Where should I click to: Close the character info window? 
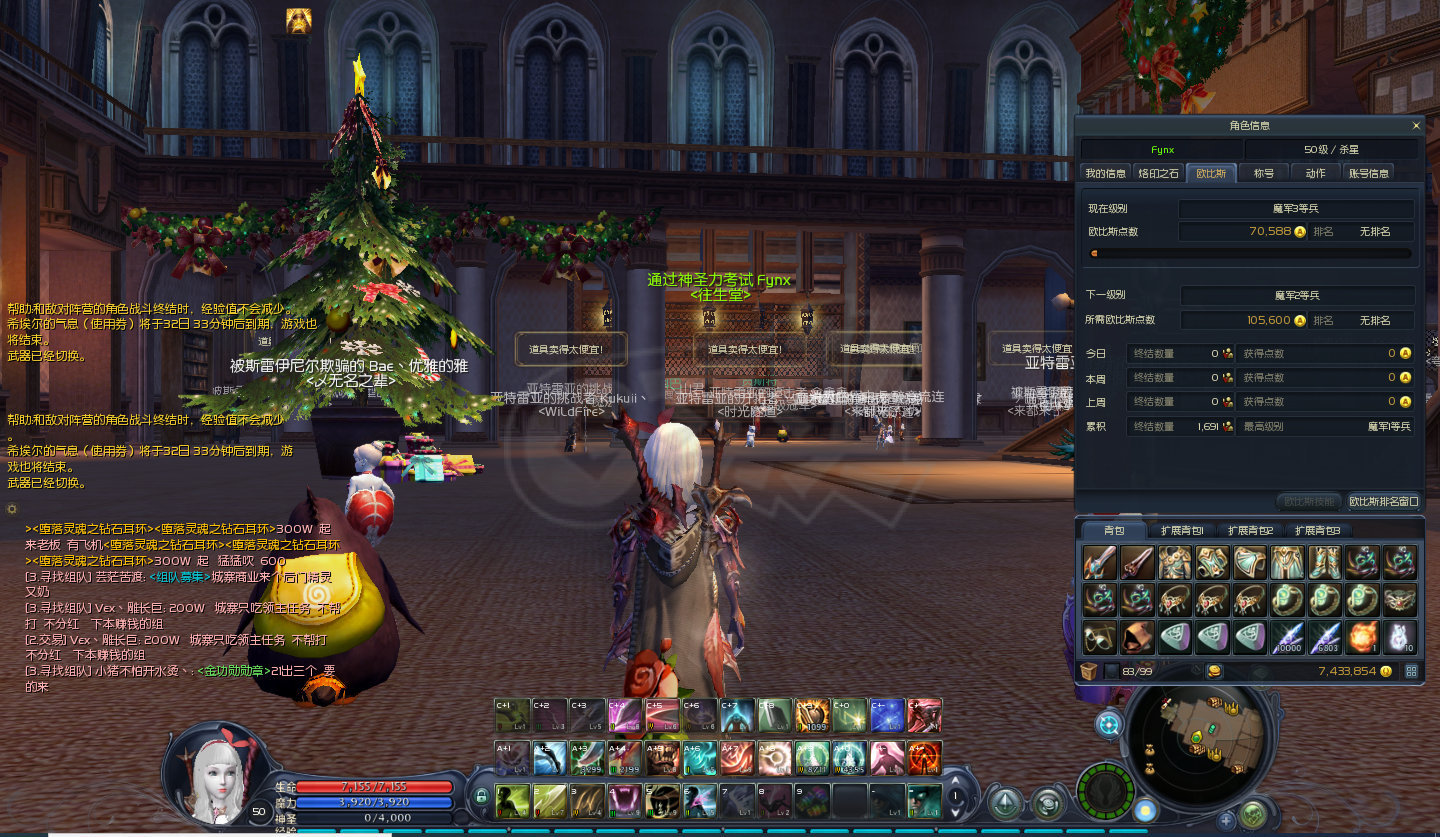(x=1415, y=126)
